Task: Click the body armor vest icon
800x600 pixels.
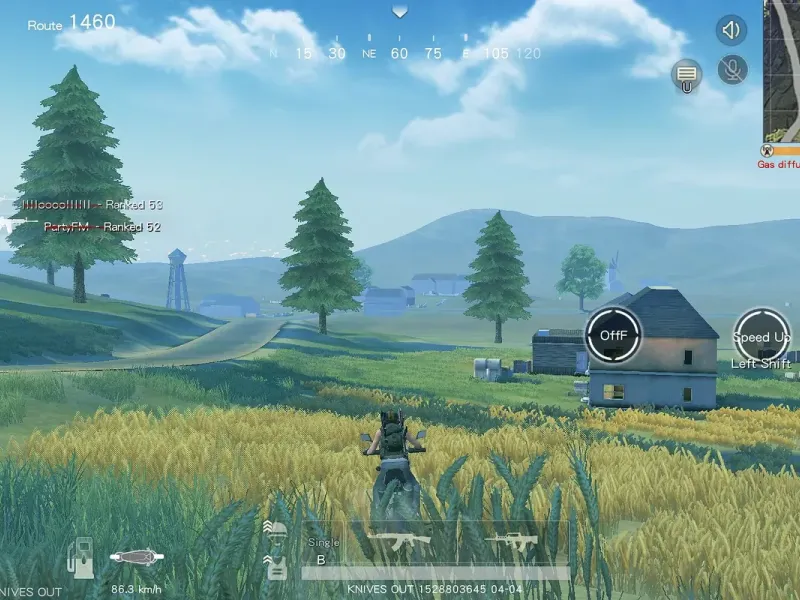Action: pyautogui.click(x=275, y=566)
